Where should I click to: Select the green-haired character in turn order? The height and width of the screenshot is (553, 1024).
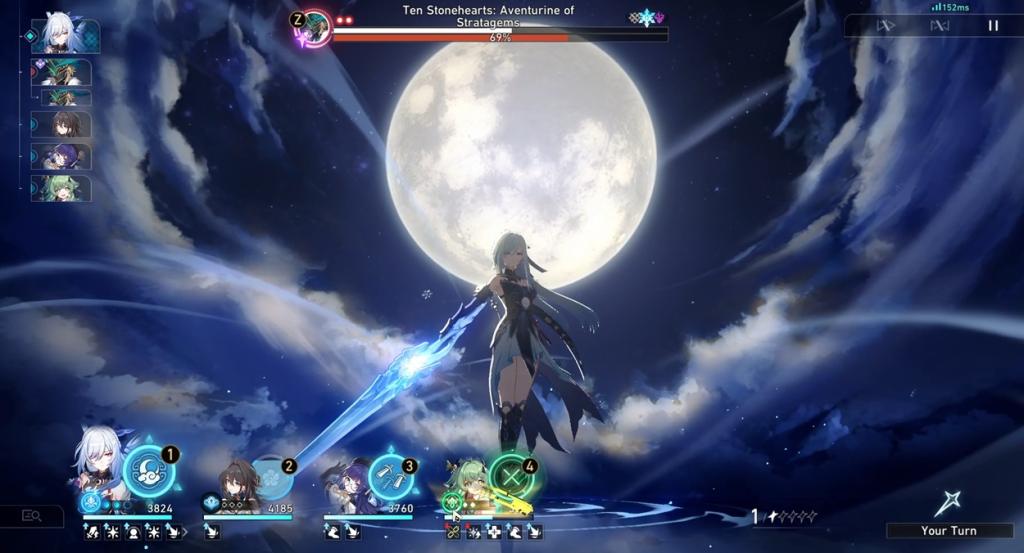pyautogui.click(x=65, y=188)
